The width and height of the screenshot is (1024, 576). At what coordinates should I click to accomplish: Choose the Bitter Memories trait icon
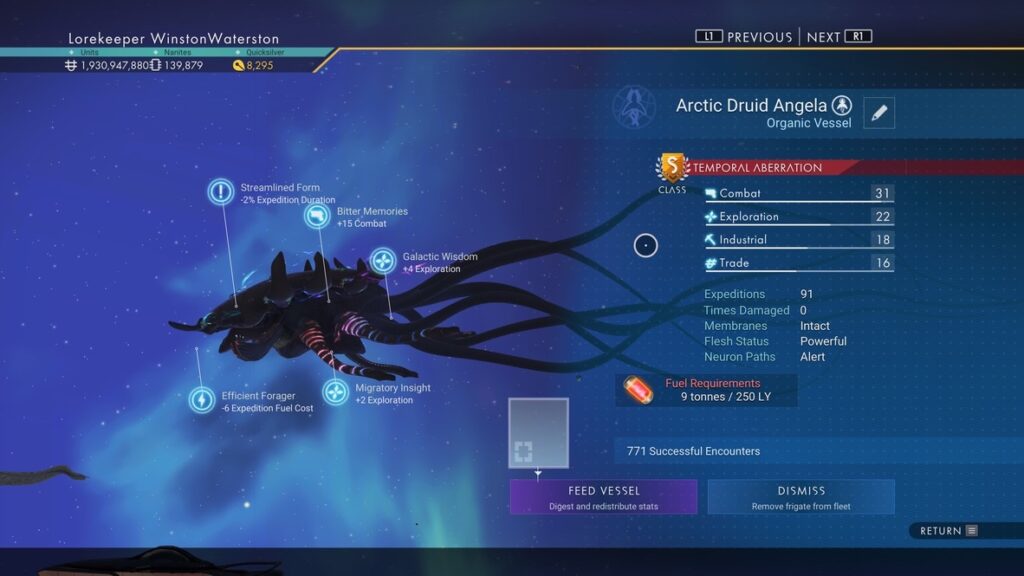pos(317,216)
